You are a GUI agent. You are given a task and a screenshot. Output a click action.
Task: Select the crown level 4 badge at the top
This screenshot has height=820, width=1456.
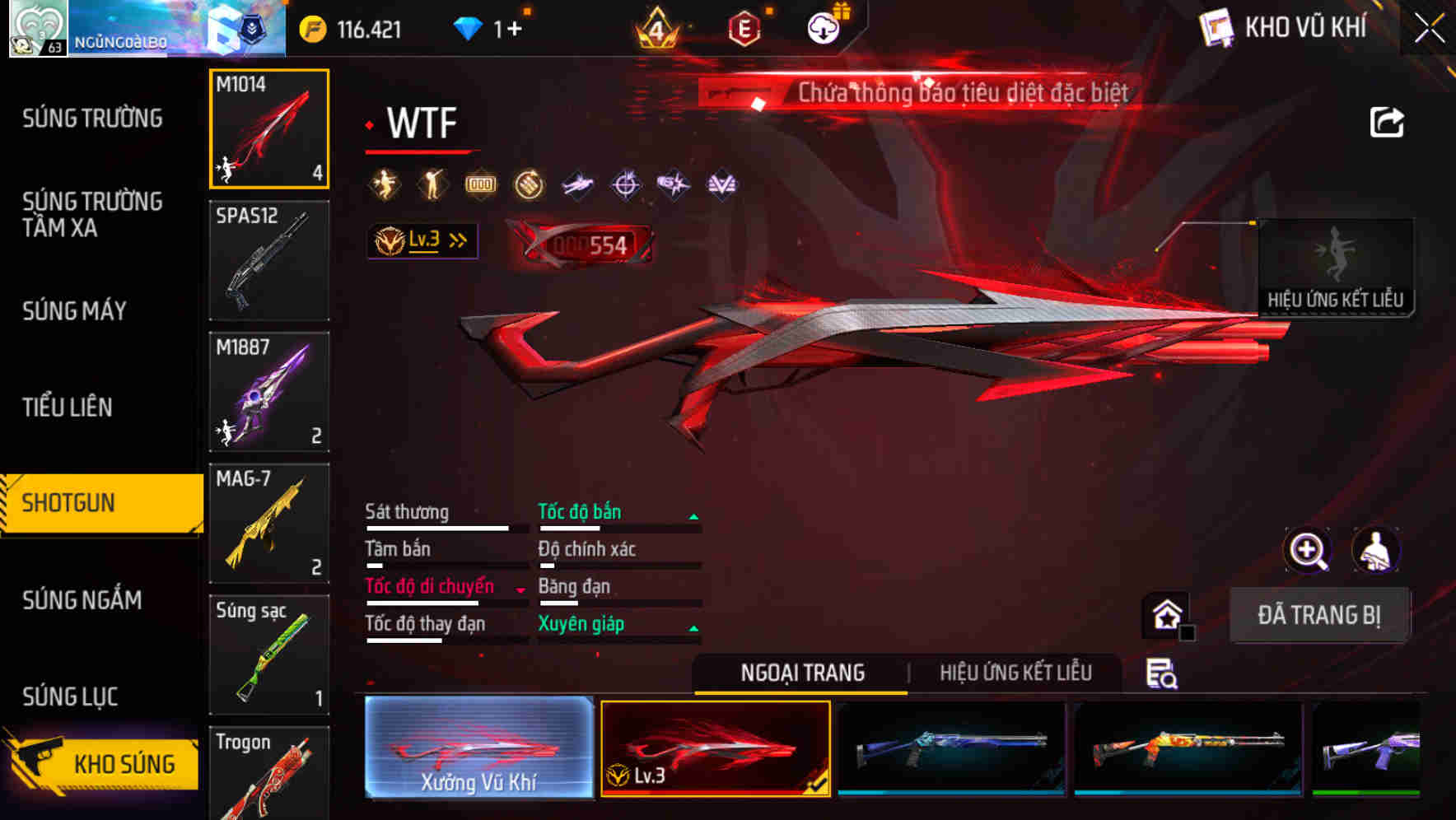coord(655,27)
